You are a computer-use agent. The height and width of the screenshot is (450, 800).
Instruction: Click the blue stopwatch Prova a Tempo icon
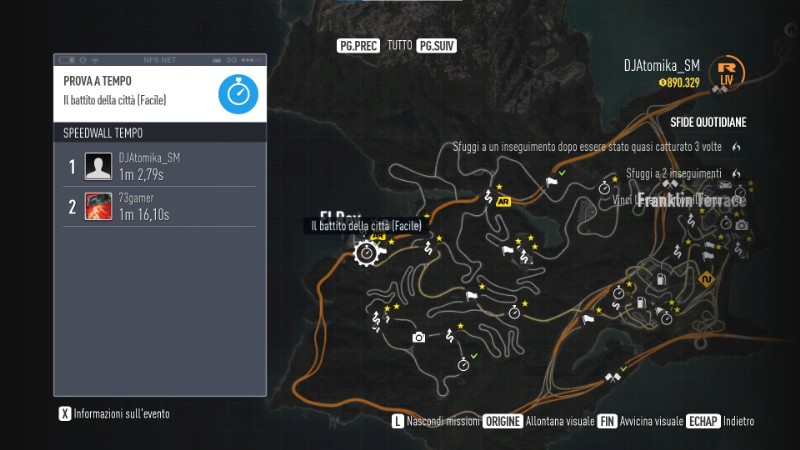click(238, 93)
